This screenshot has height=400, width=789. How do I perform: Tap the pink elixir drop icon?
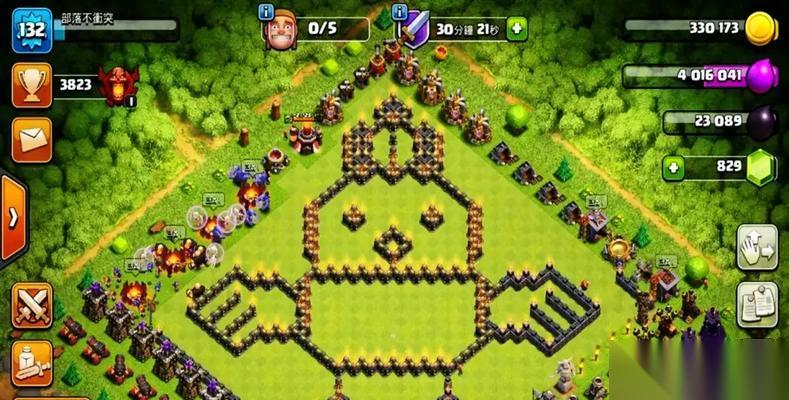click(762, 75)
